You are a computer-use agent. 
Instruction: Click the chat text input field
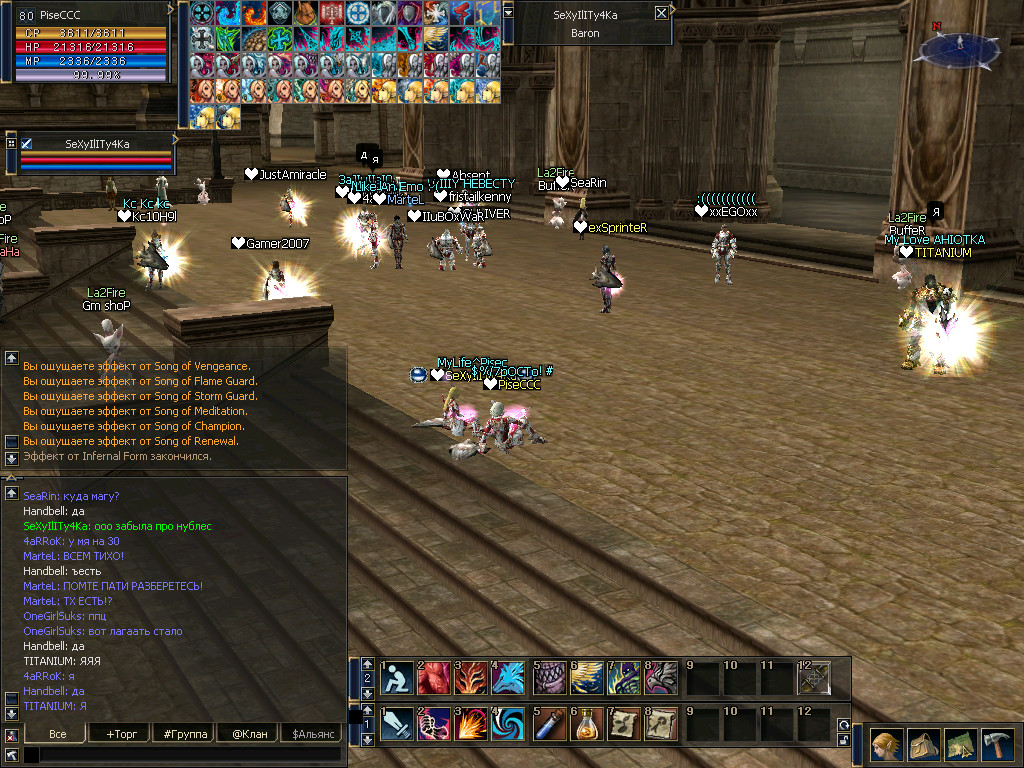[185, 755]
